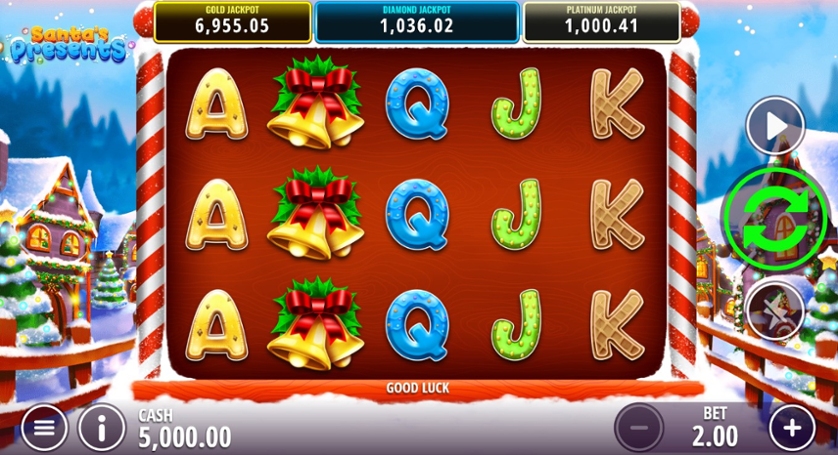Toggle the lightning bolt turbo spin button

coord(775,308)
